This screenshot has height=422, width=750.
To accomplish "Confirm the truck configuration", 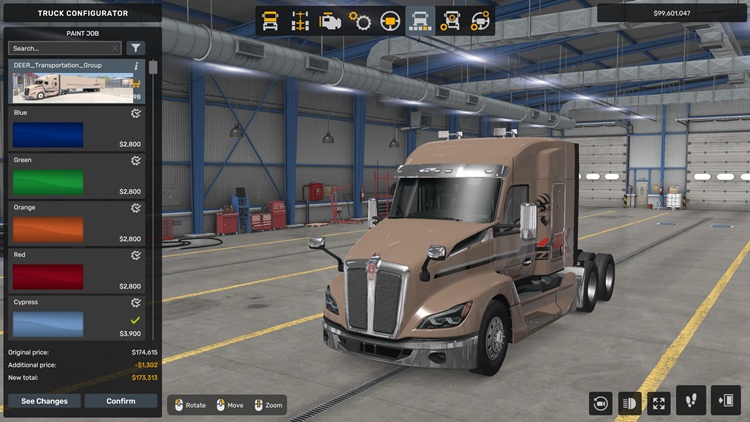I will (121, 401).
